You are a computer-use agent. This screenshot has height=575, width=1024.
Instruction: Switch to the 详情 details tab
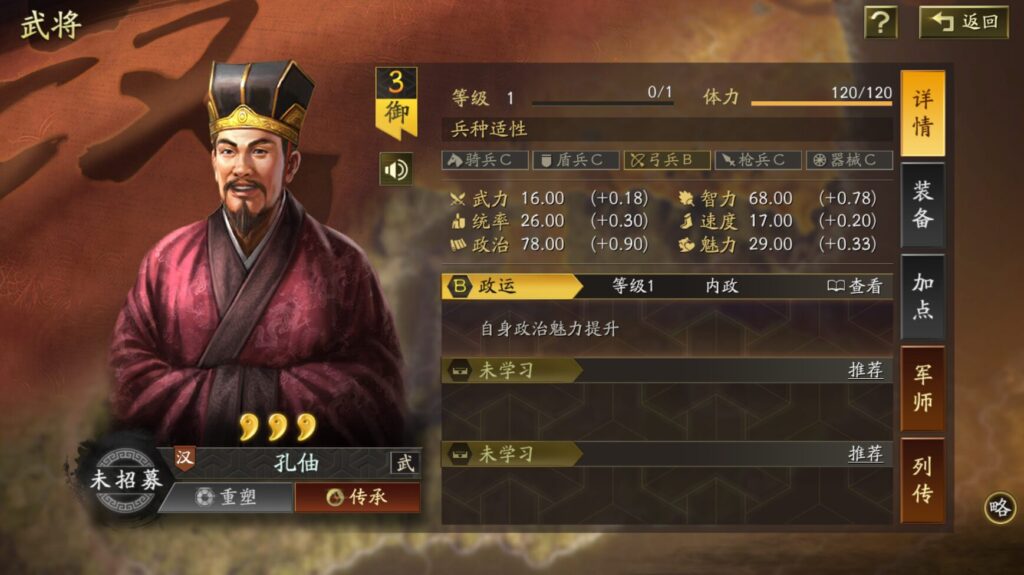[922, 114]
